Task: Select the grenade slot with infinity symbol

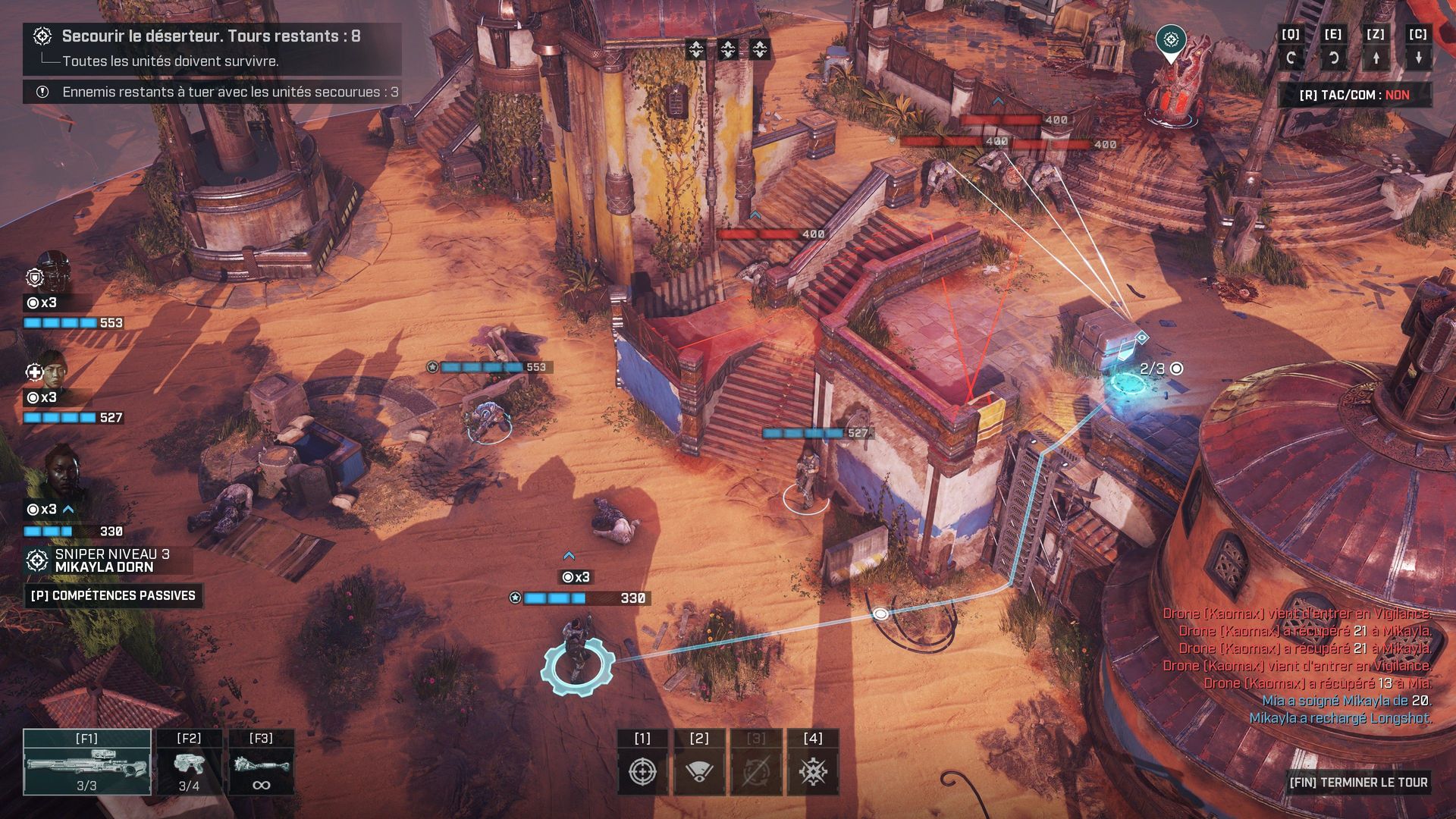Action: click(x=261, y=762)
